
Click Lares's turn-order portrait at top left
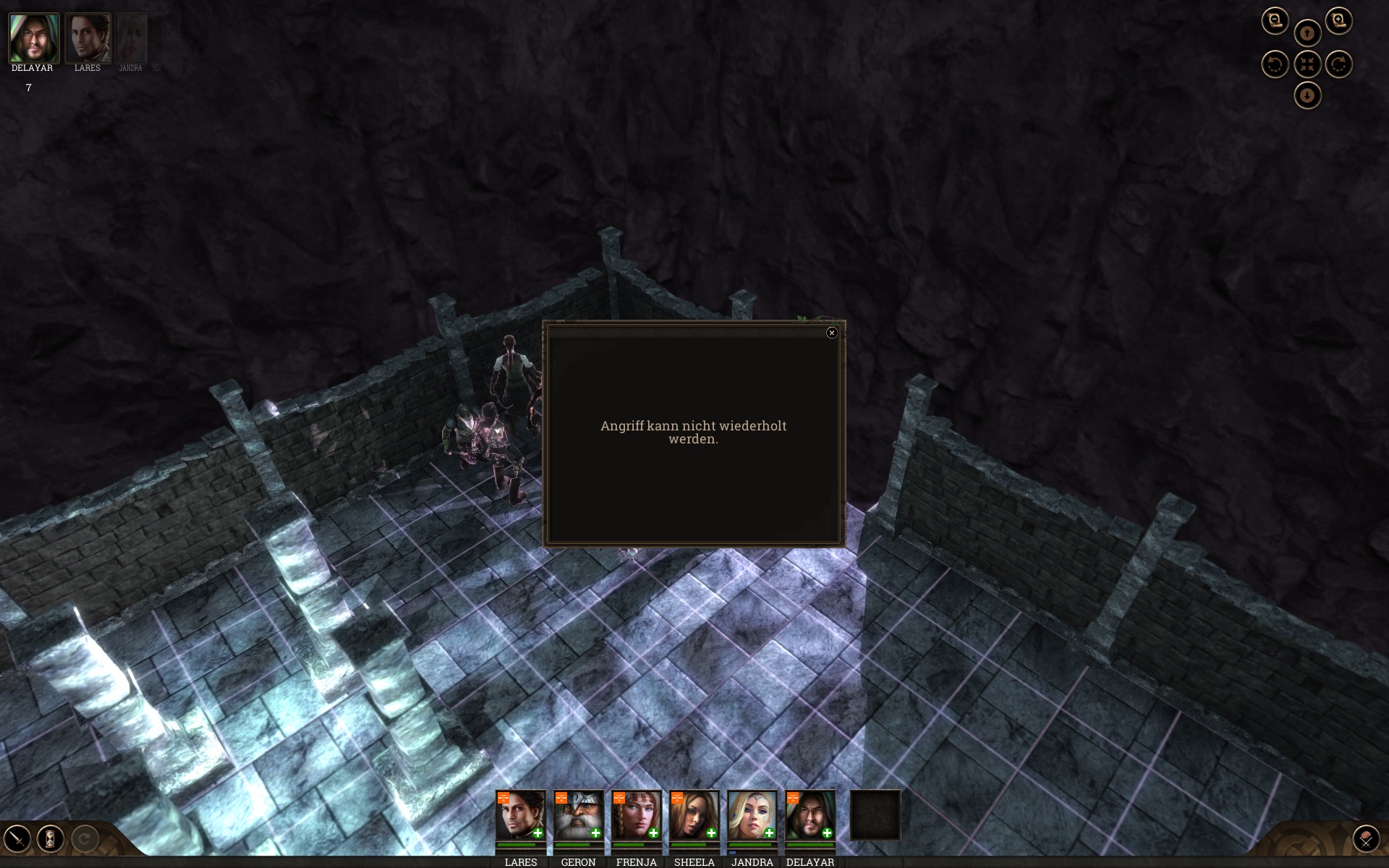[88, 38]
